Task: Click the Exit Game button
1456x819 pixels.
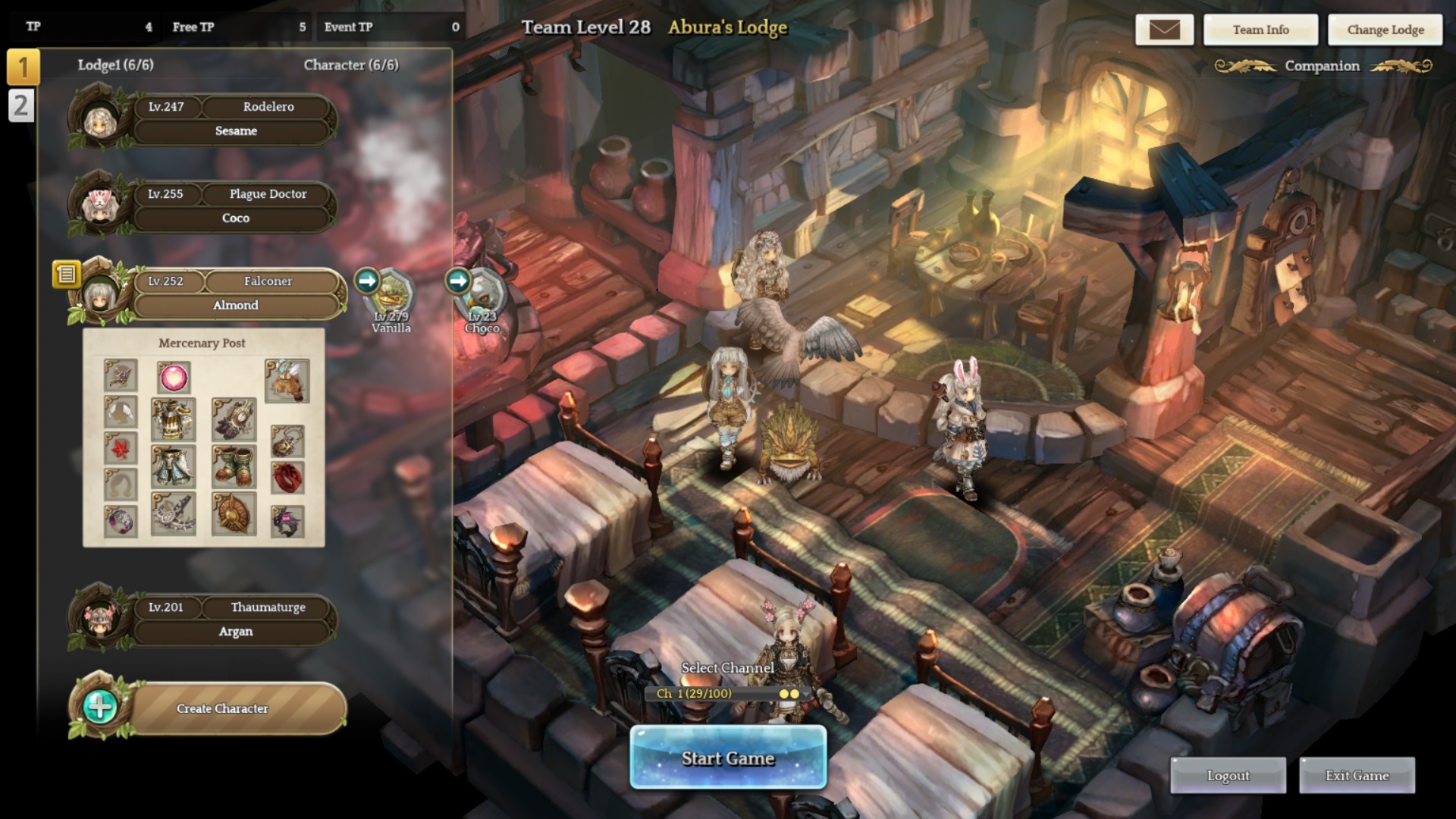Action: click(x=1357, y=775)
